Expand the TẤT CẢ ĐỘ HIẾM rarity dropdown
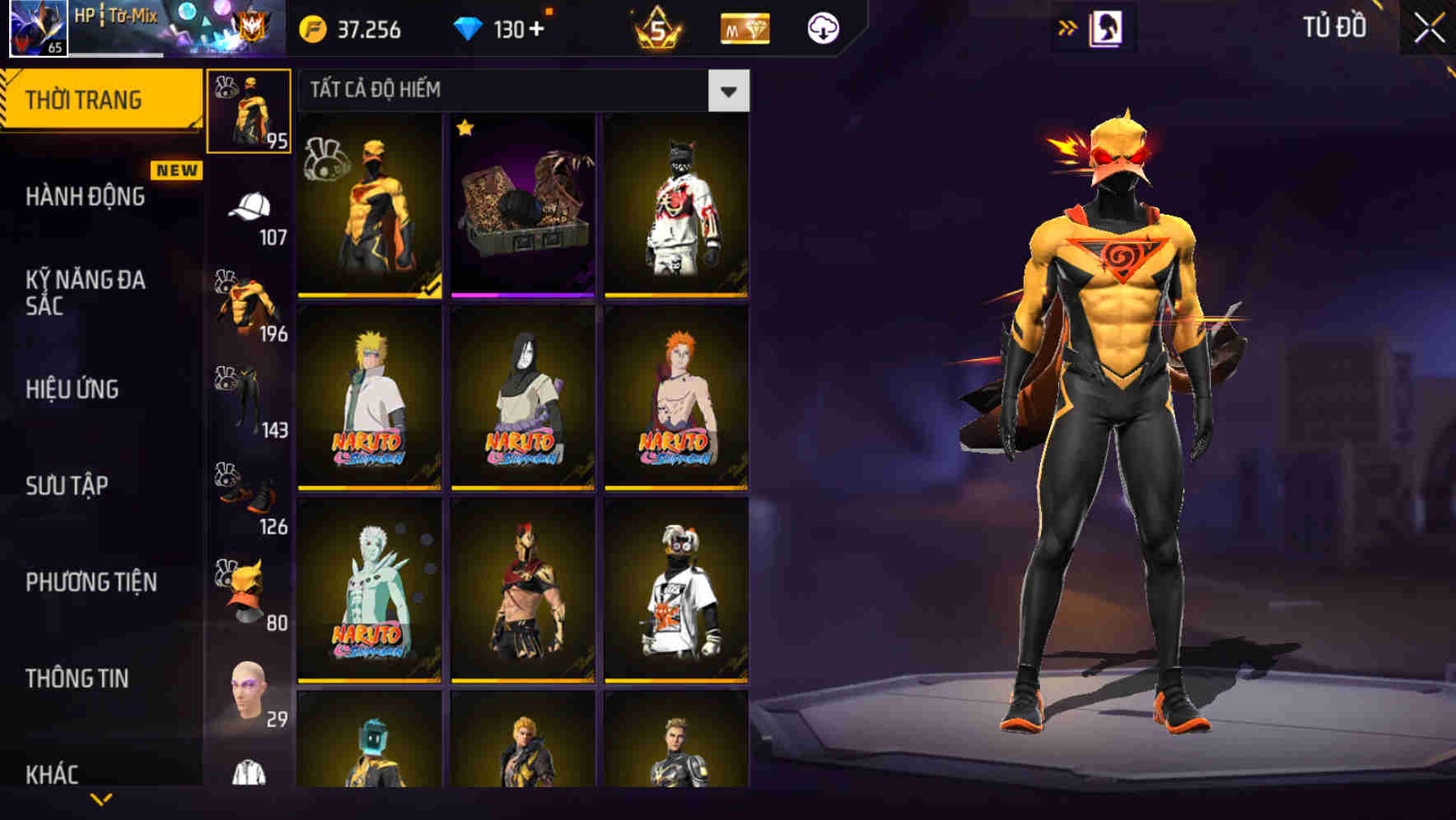Image resolution: width=1456 pixels, height=820 pixels. [728, 91]
